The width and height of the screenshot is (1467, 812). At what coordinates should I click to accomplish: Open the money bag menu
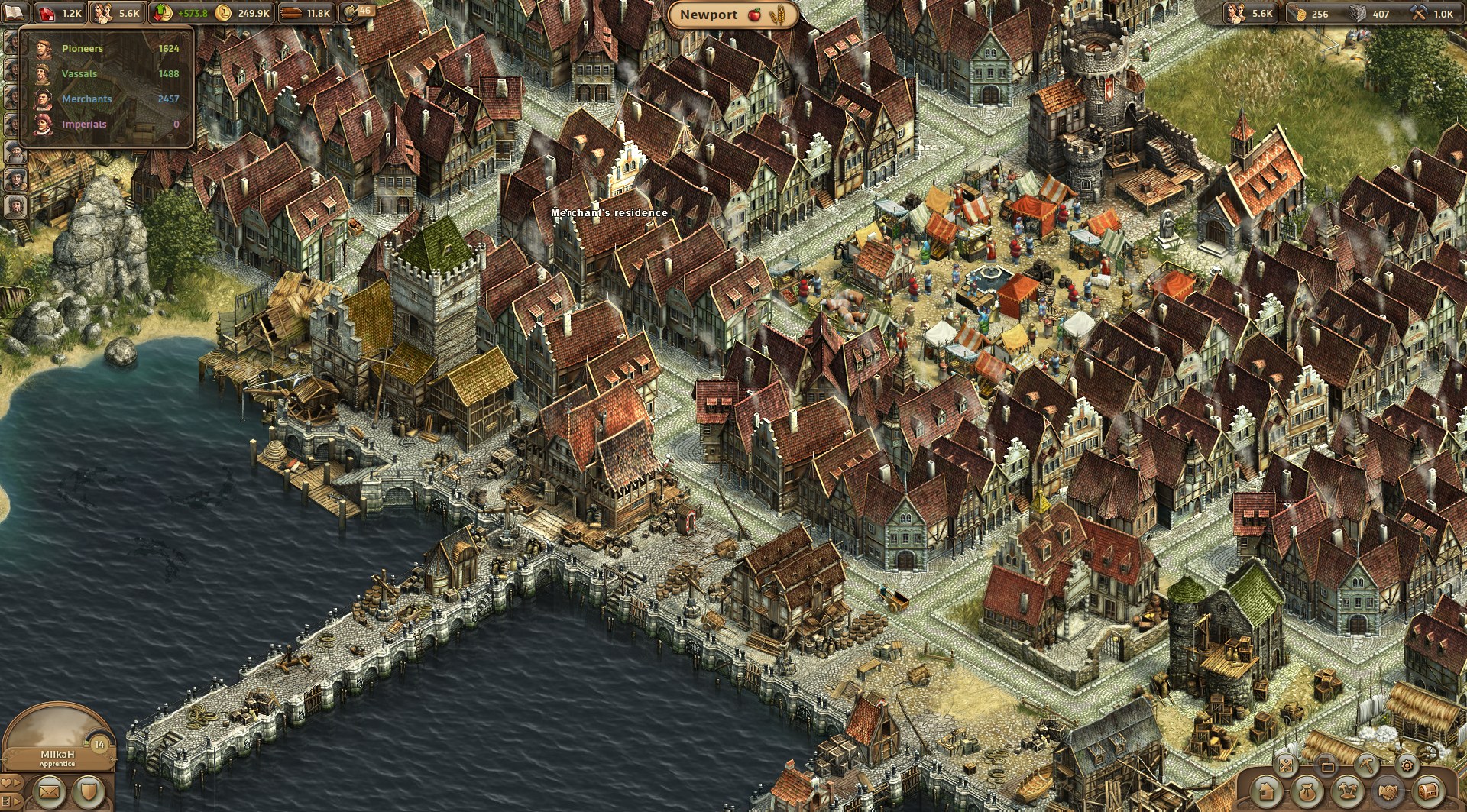(x=1307, y=792)
